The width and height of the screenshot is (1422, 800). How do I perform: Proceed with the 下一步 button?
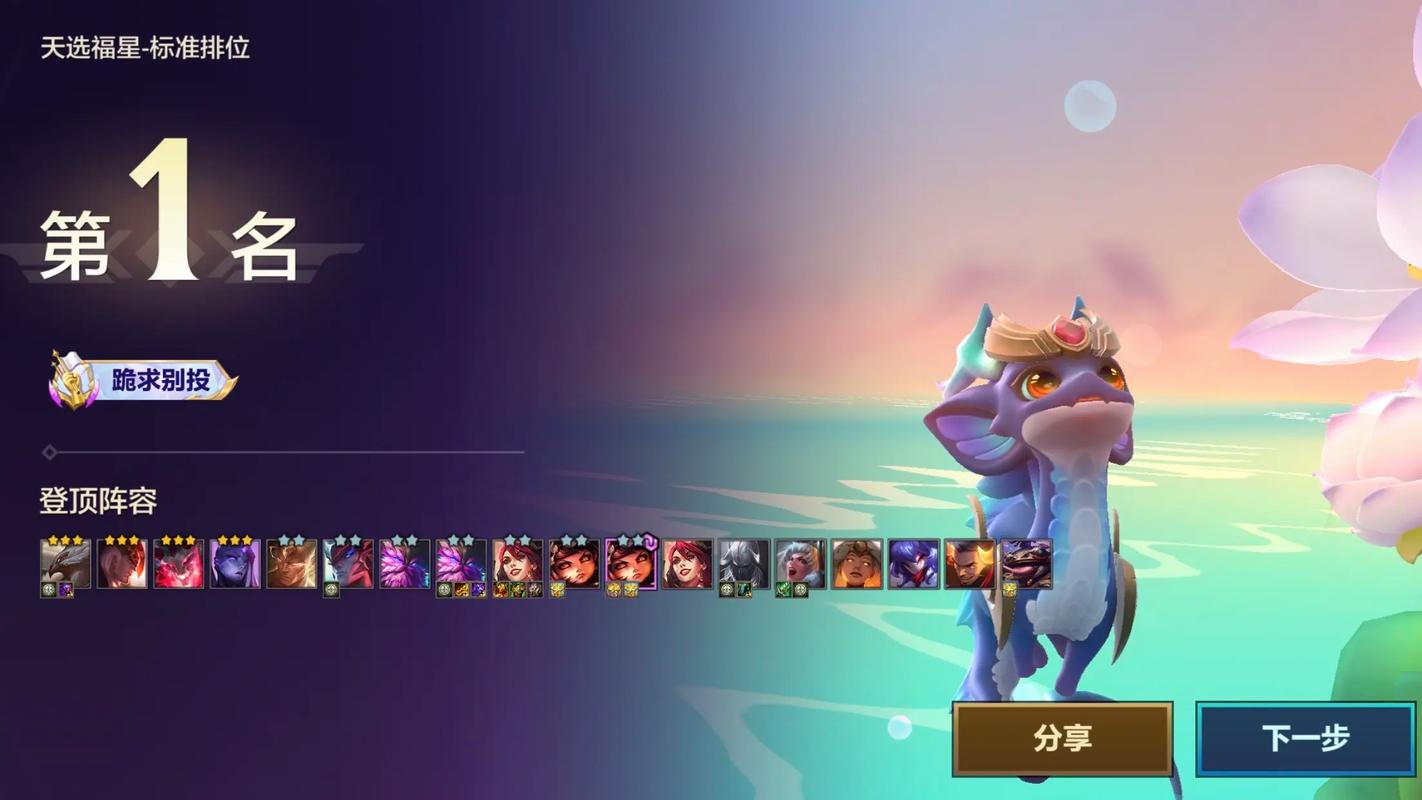click(x=1305, y=739)
